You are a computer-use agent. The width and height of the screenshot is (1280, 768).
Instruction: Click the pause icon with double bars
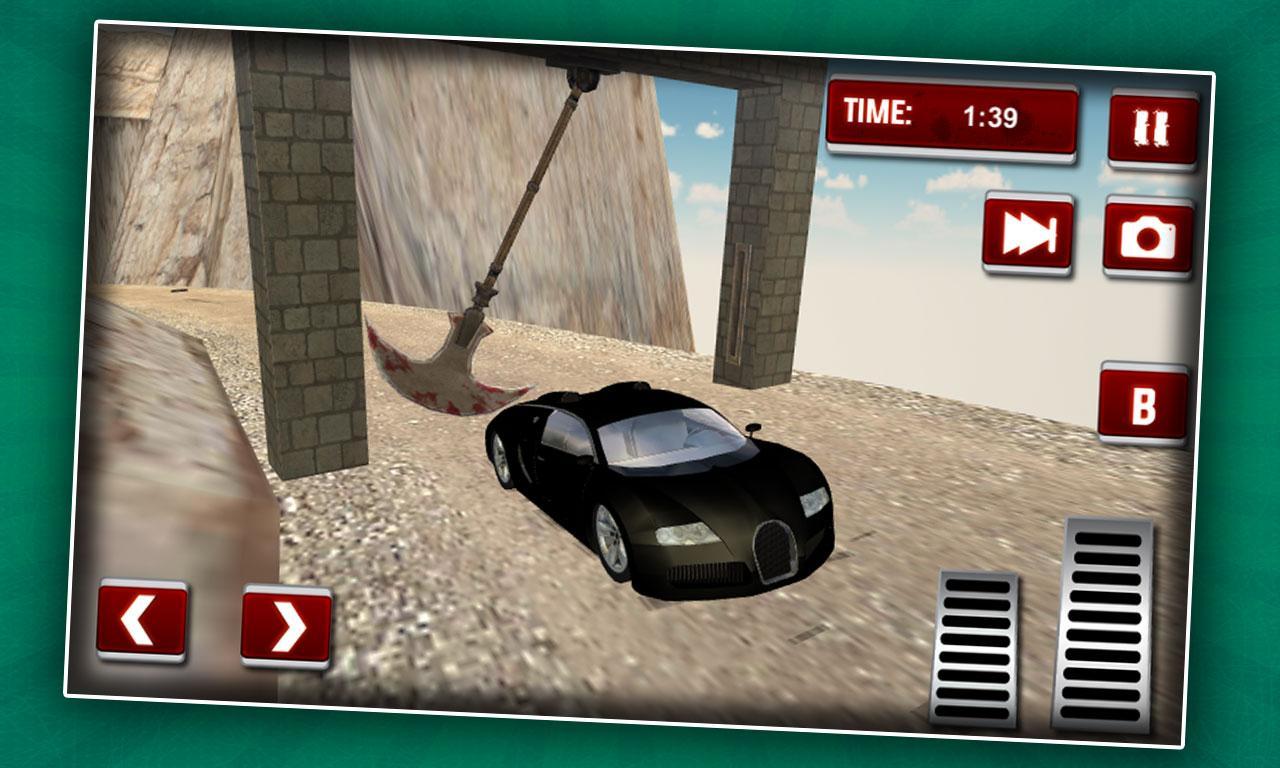tap(1150, 128)
